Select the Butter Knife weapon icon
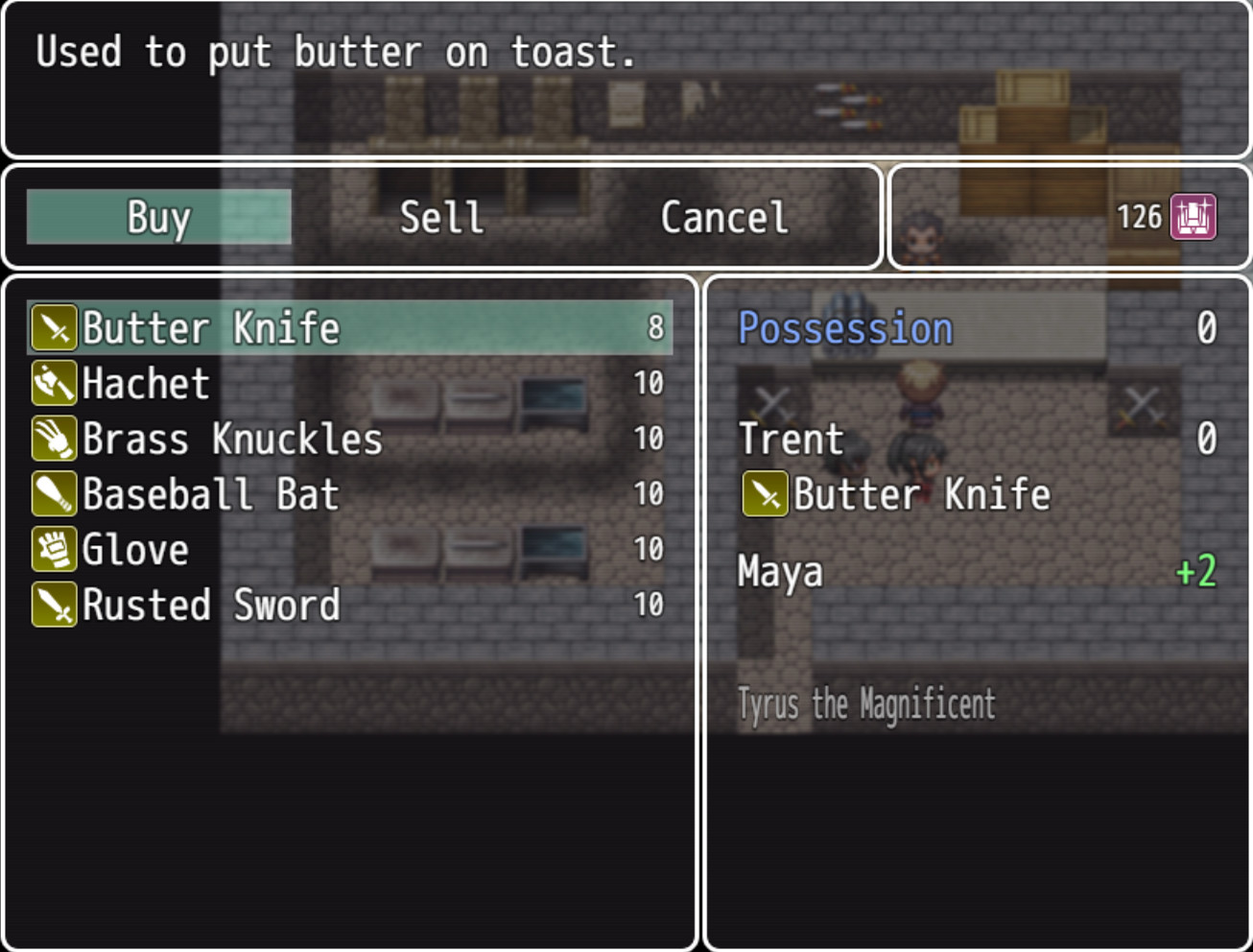Viewport: 1253px width, 952px height. click(55, 327)
